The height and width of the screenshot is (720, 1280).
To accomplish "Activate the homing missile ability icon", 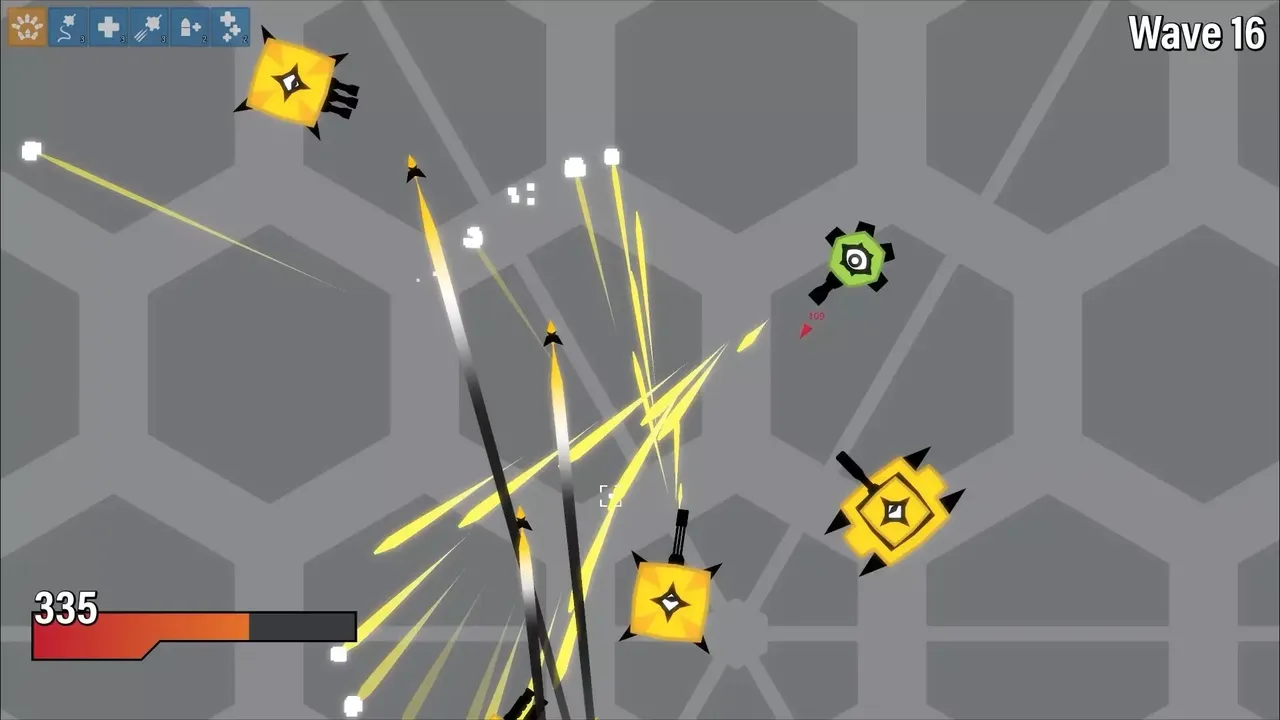I will (x=67, y=25).
